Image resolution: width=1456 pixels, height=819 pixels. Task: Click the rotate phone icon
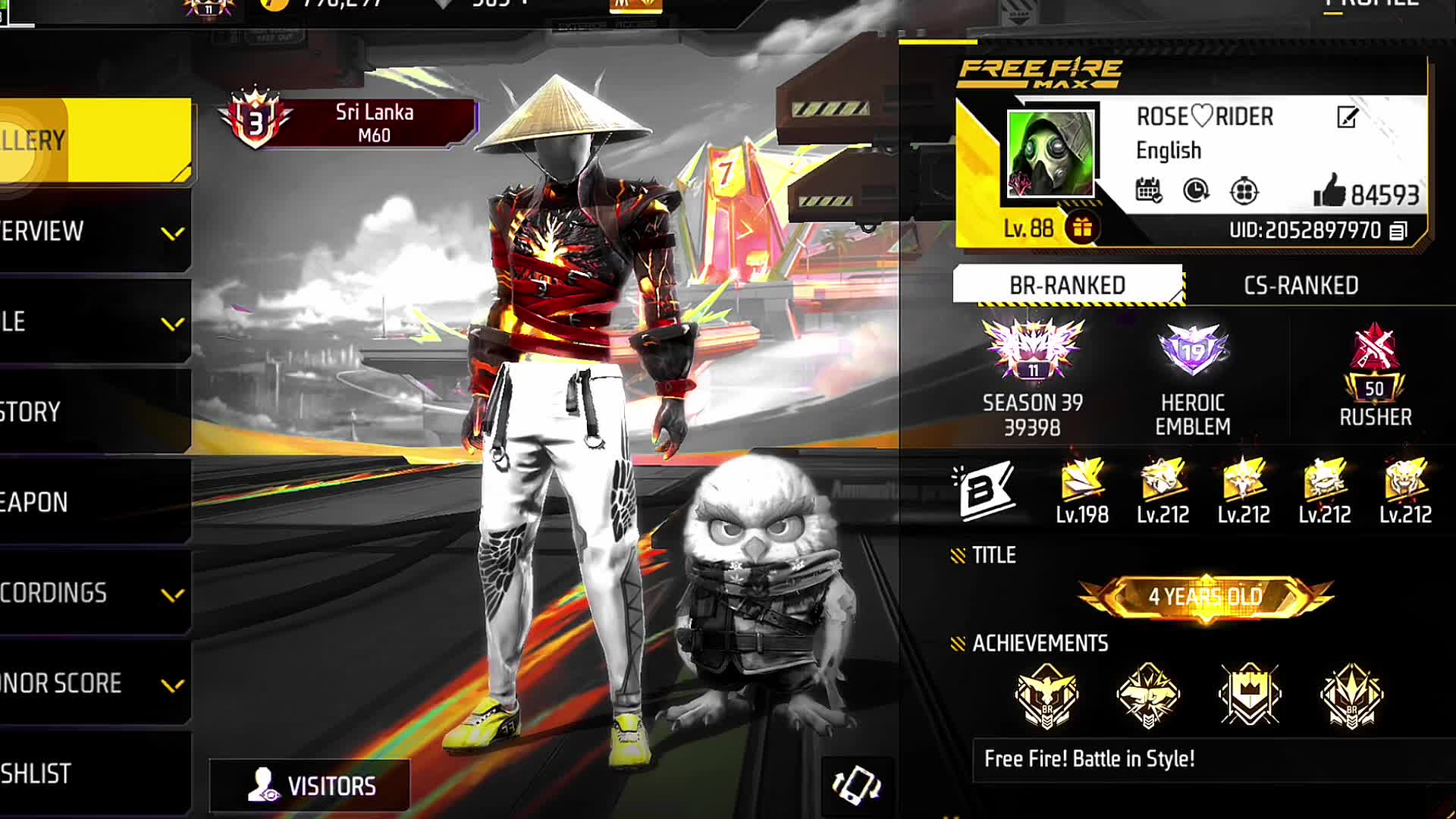(856, 786)
